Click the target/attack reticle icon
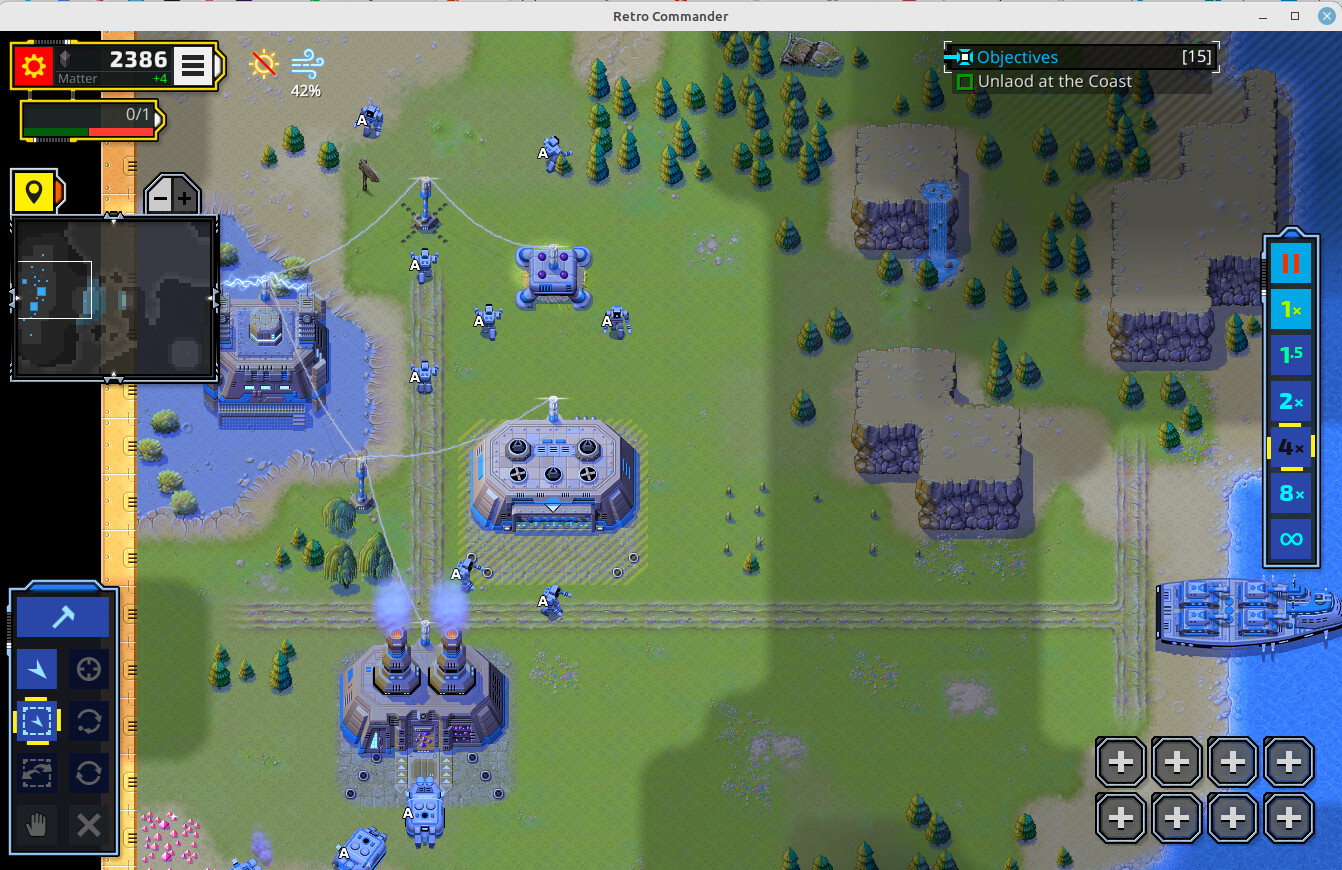The image size is (1342, 870). 88,668
